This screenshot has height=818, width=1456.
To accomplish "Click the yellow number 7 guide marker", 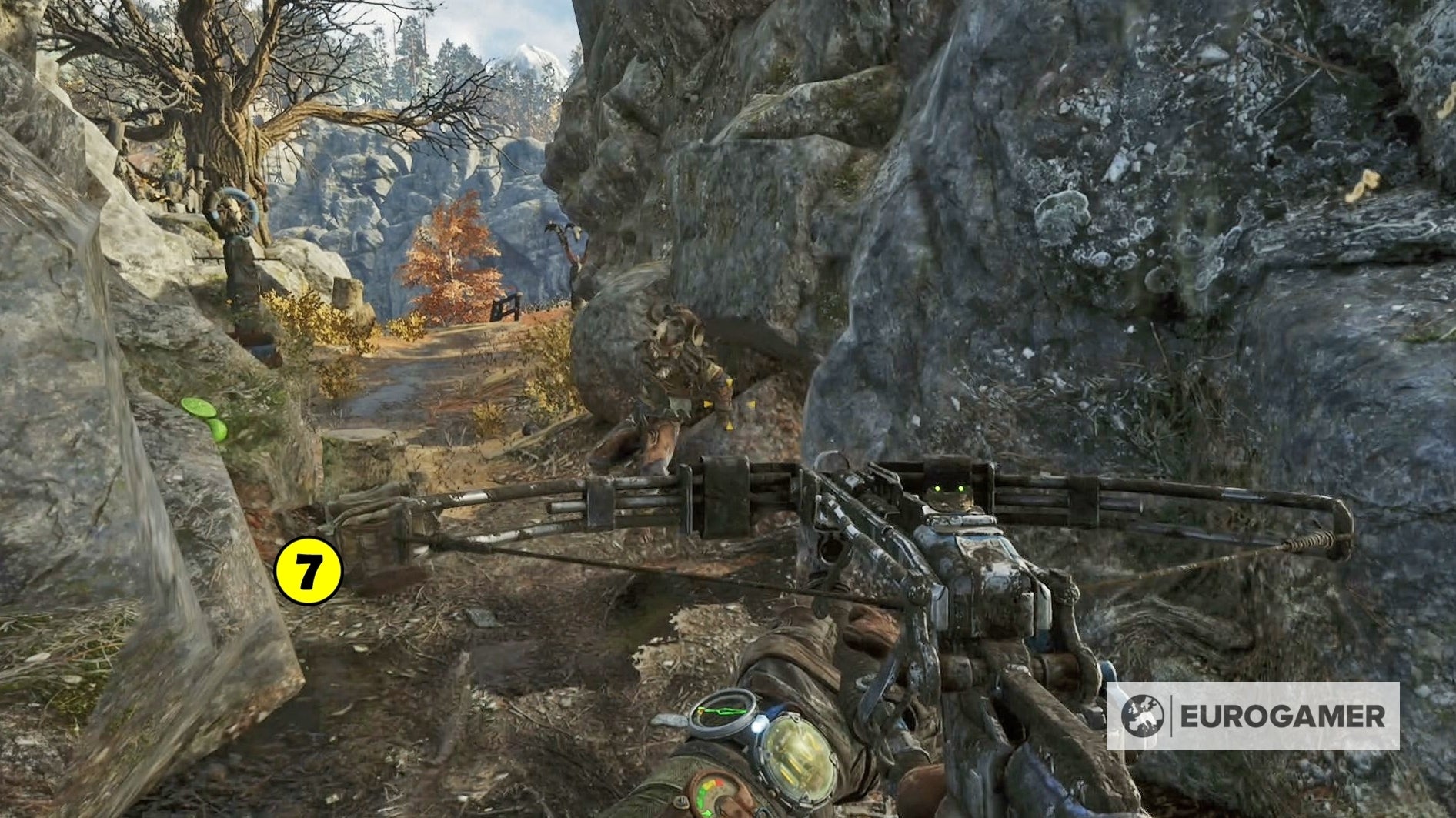I will pos(308,571).
